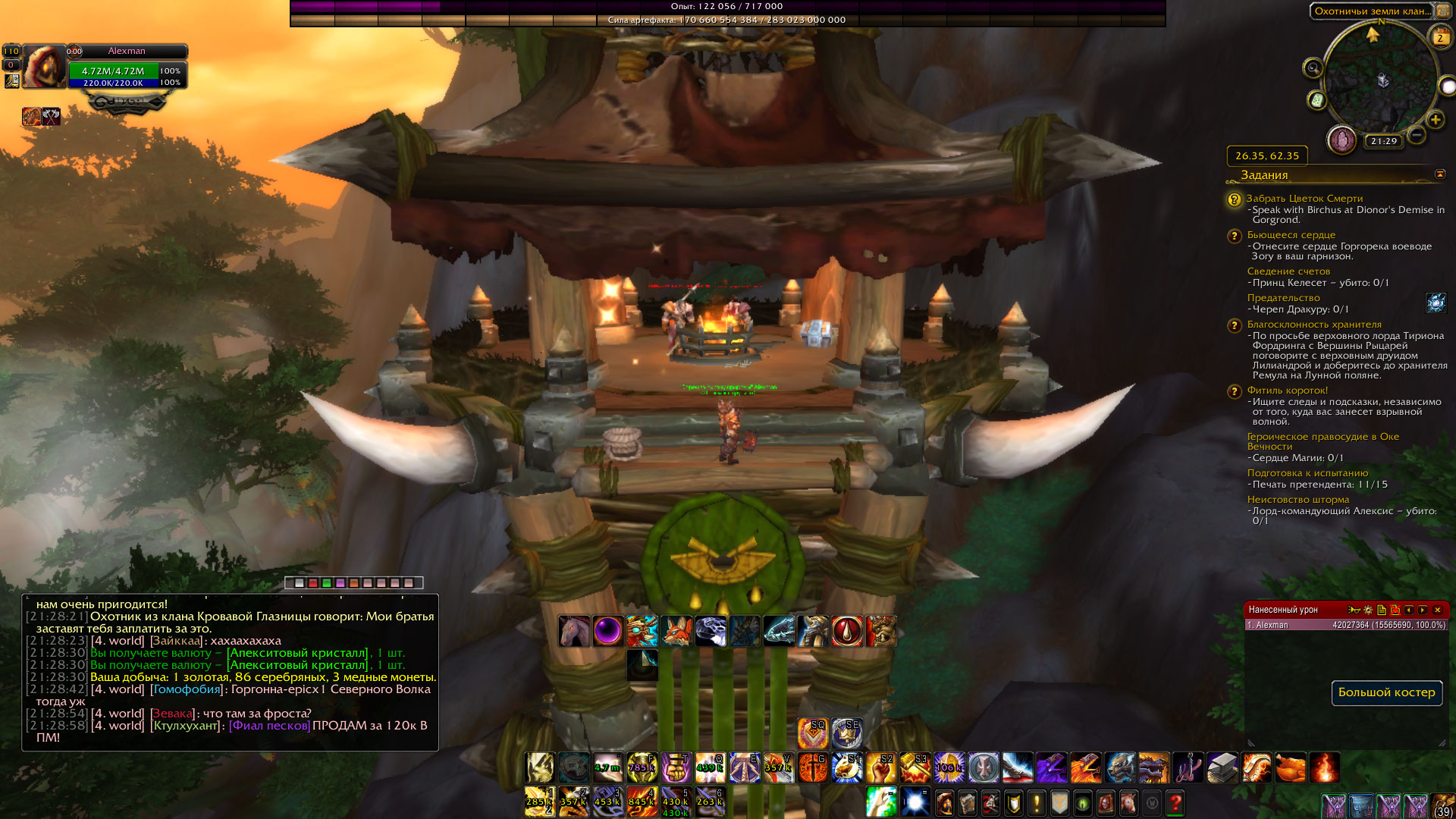Viewport: 1456px width, 819px height.
Task: Open the Забрать Цветок Смерти quest entry
Action: coord(1304,199)
